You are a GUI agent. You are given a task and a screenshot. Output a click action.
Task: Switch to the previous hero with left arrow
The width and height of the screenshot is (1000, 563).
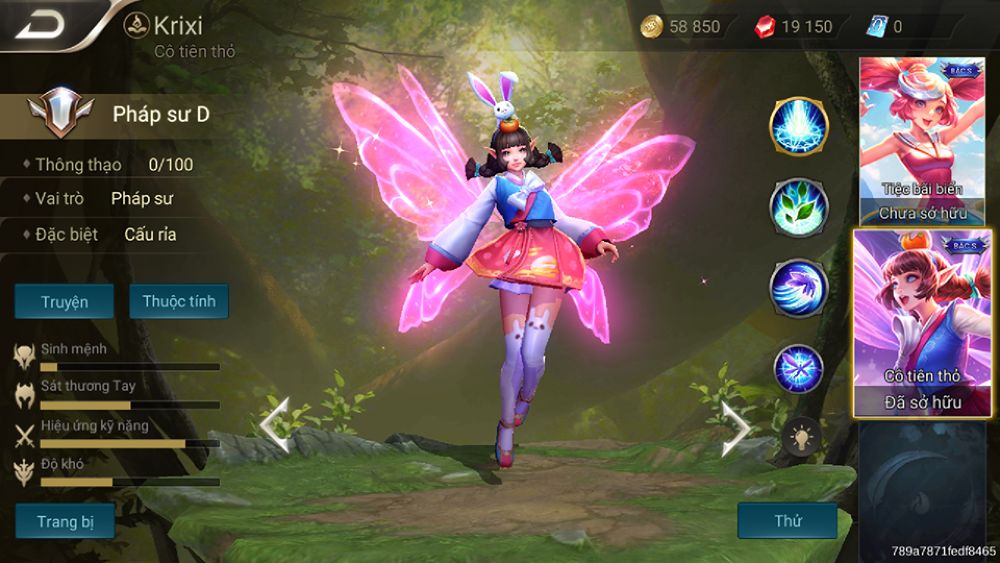click(274, 426)
